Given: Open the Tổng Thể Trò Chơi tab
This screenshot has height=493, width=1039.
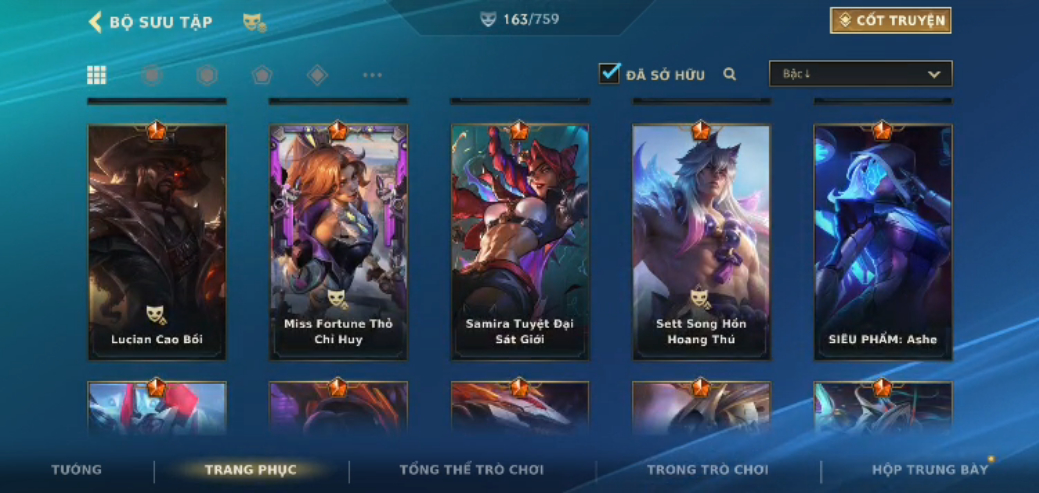Looking at the screenshot, I should pos(471,470).
